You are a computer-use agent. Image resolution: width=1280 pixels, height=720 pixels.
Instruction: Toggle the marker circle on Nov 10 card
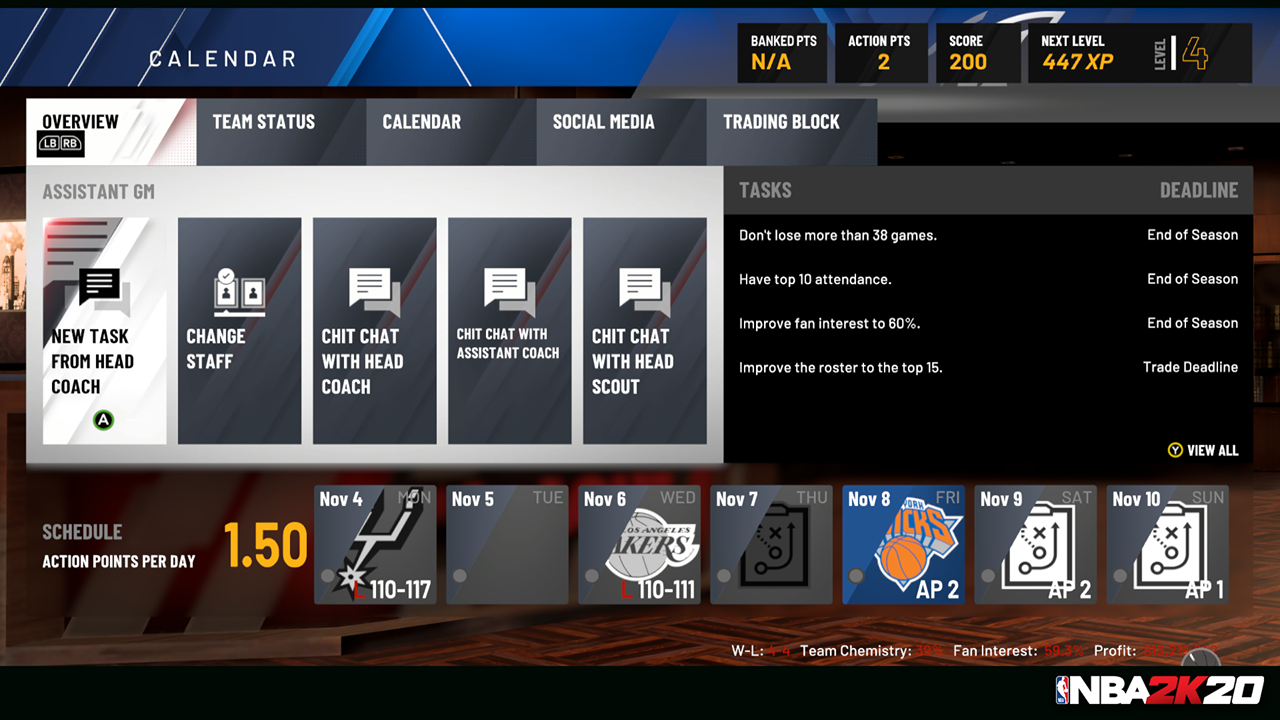[1118, 576]
